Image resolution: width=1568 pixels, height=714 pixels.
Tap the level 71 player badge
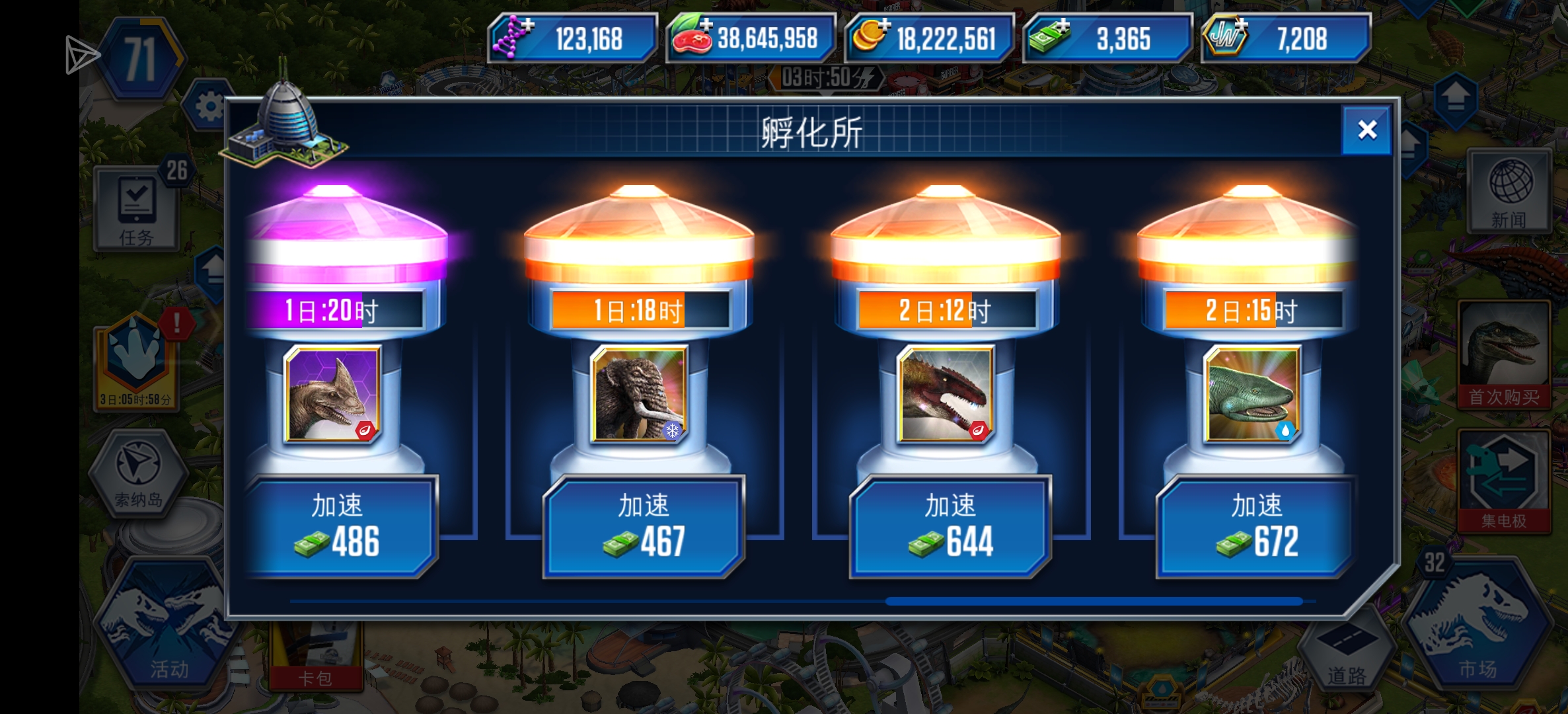141,58
